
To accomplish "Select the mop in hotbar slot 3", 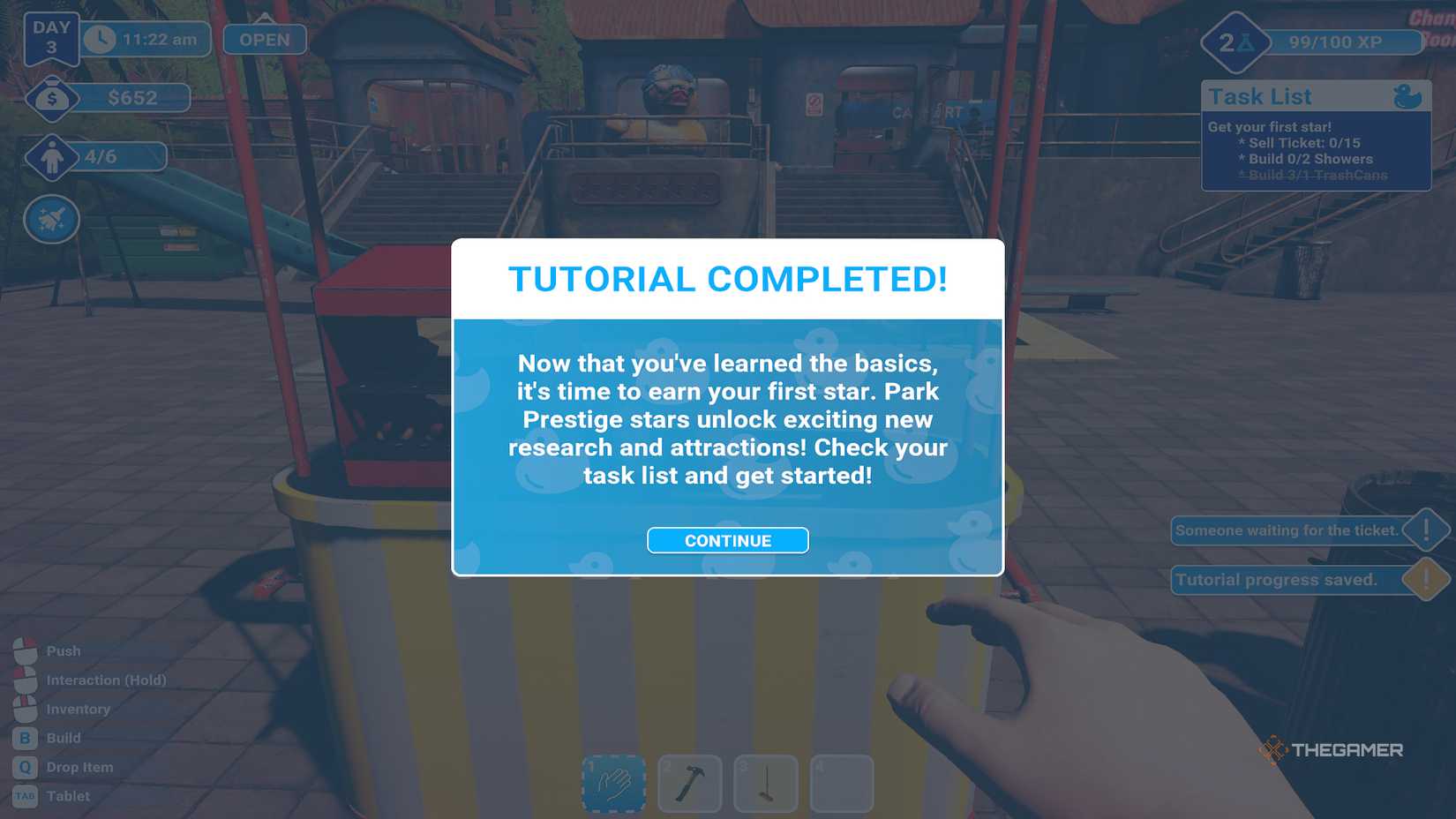I will (x=766, y=783).
